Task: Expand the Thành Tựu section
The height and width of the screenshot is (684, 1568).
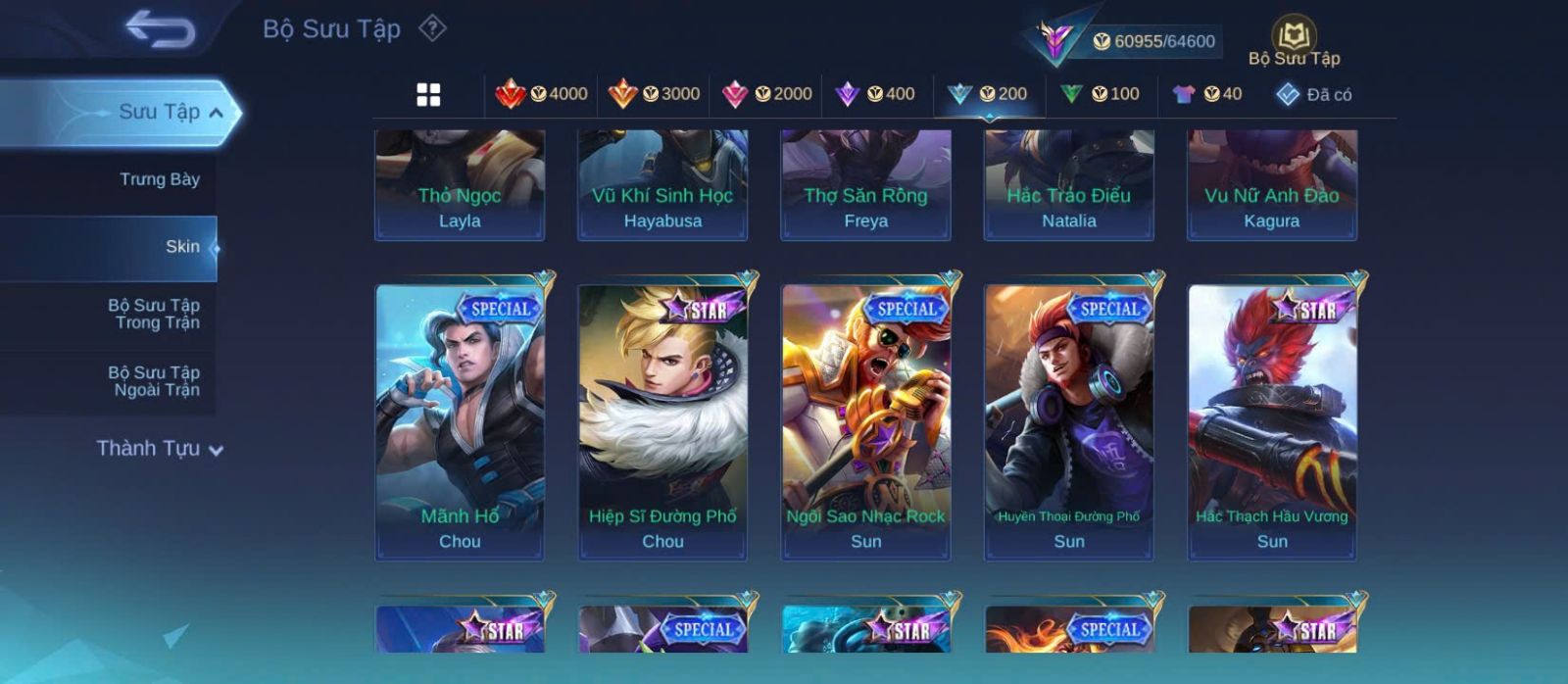Action: click(160, 449)
